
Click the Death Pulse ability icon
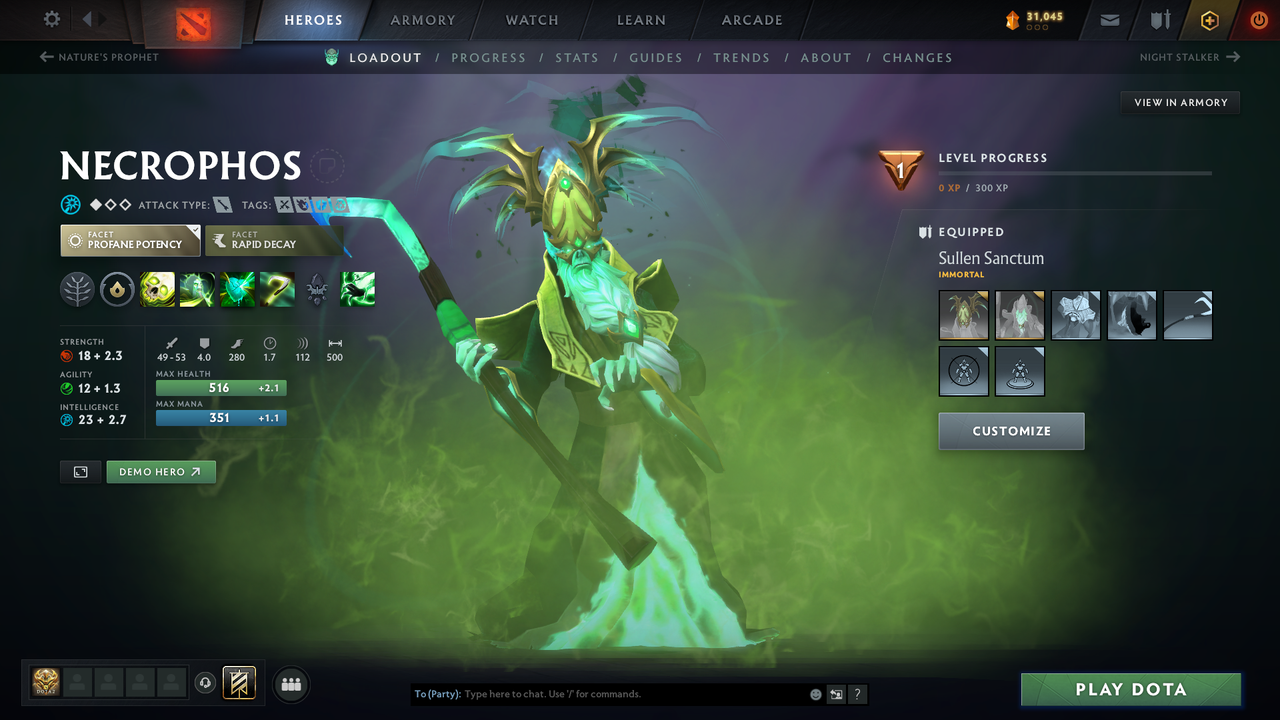click(x=157, y=290)
